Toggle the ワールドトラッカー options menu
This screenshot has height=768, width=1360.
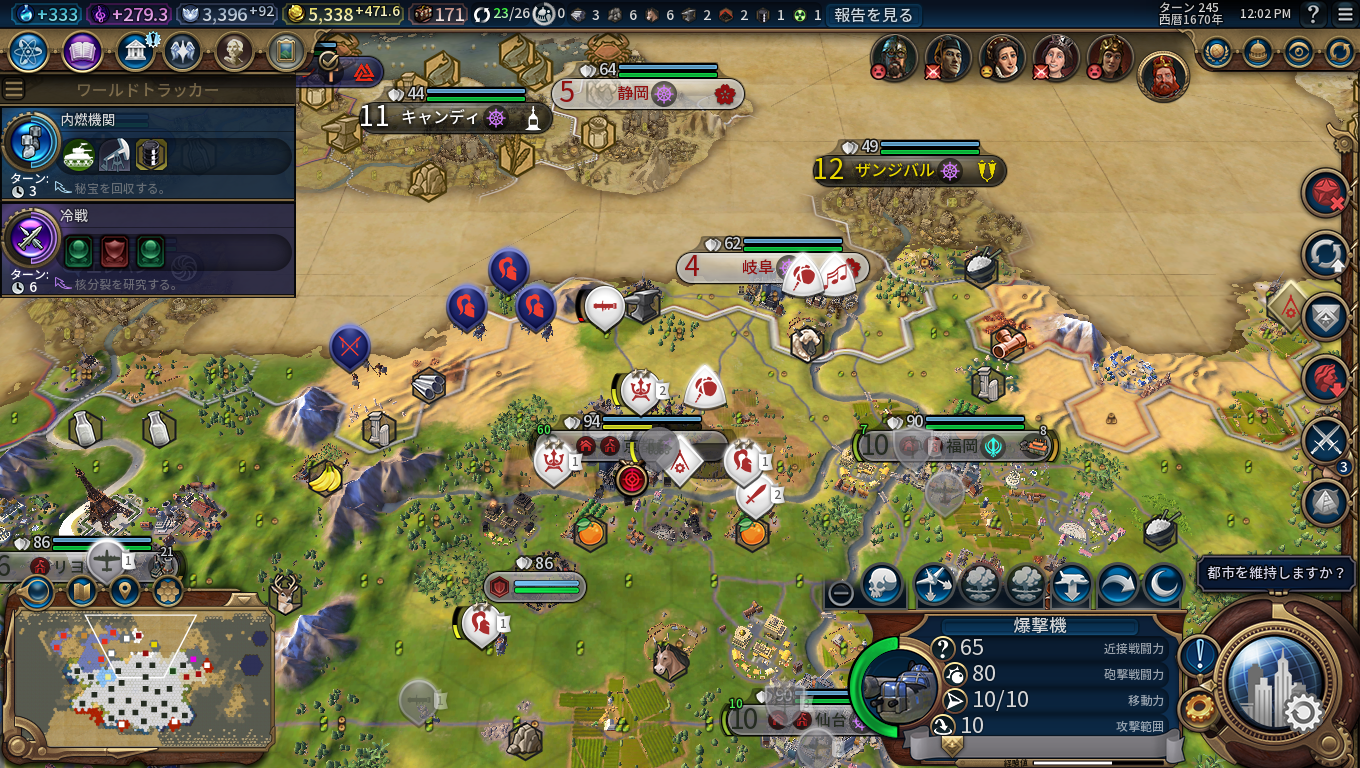(x=14, y=89)
